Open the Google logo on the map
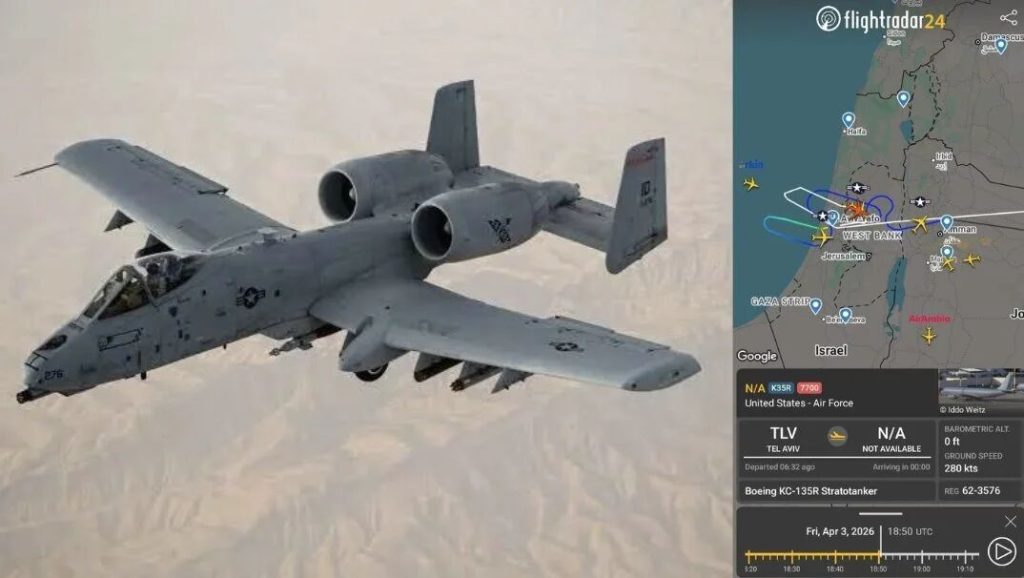1024x578 pixels. tap(757, 356)
